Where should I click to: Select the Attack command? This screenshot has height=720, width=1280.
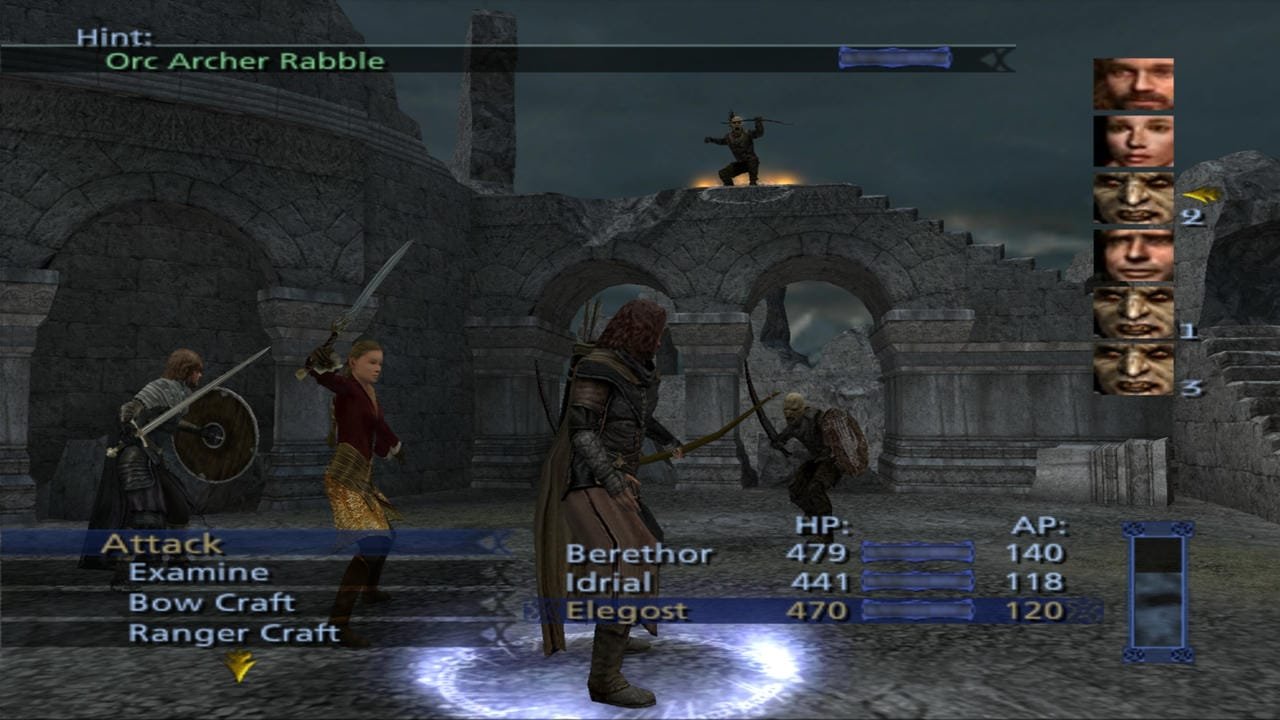click(162, 544)
